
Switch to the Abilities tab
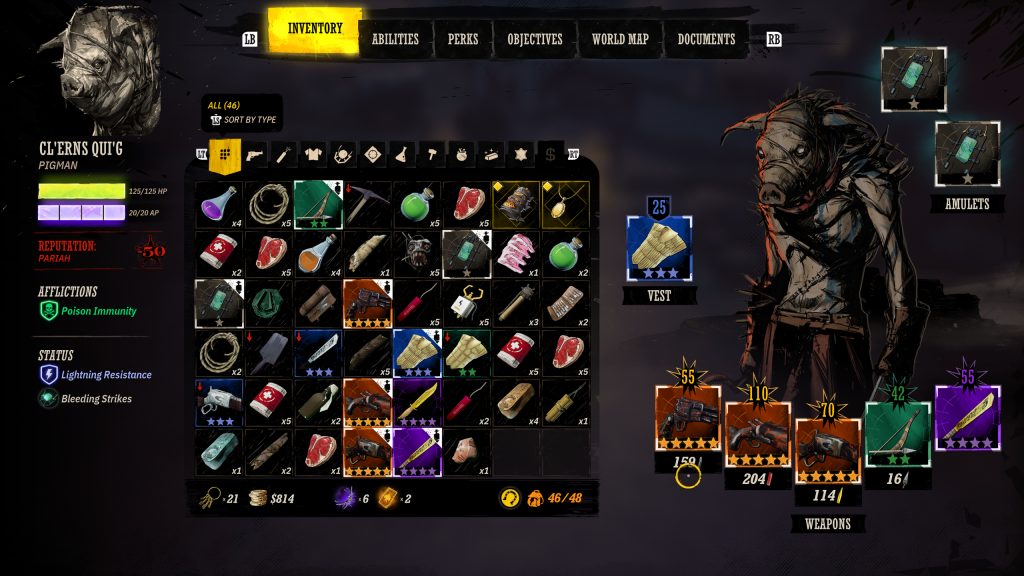(395, 40)
